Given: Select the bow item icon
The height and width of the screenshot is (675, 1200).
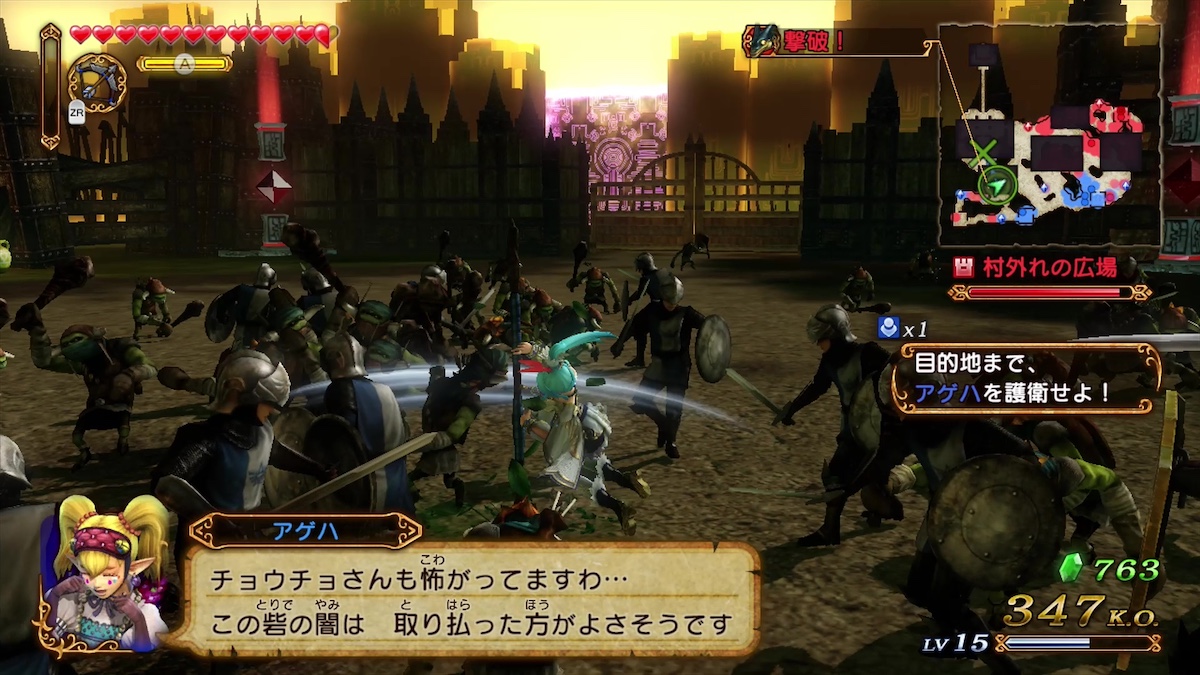Looking at the screenshot, I should pos(97,83).
